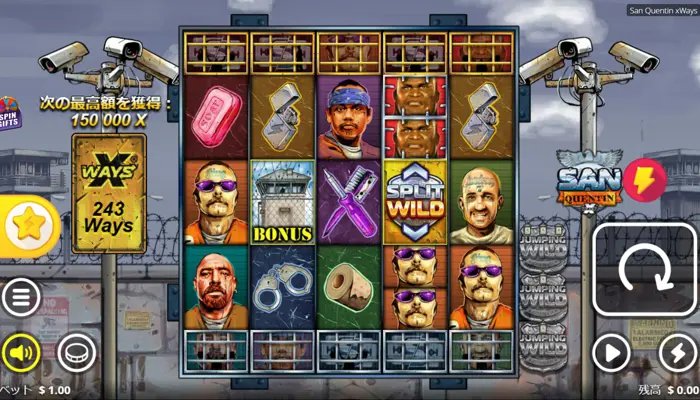This screenshot has width=700, height=400.
Task: Toggle turbo mode with the lightning bolt circle
Action: point(678,352)
